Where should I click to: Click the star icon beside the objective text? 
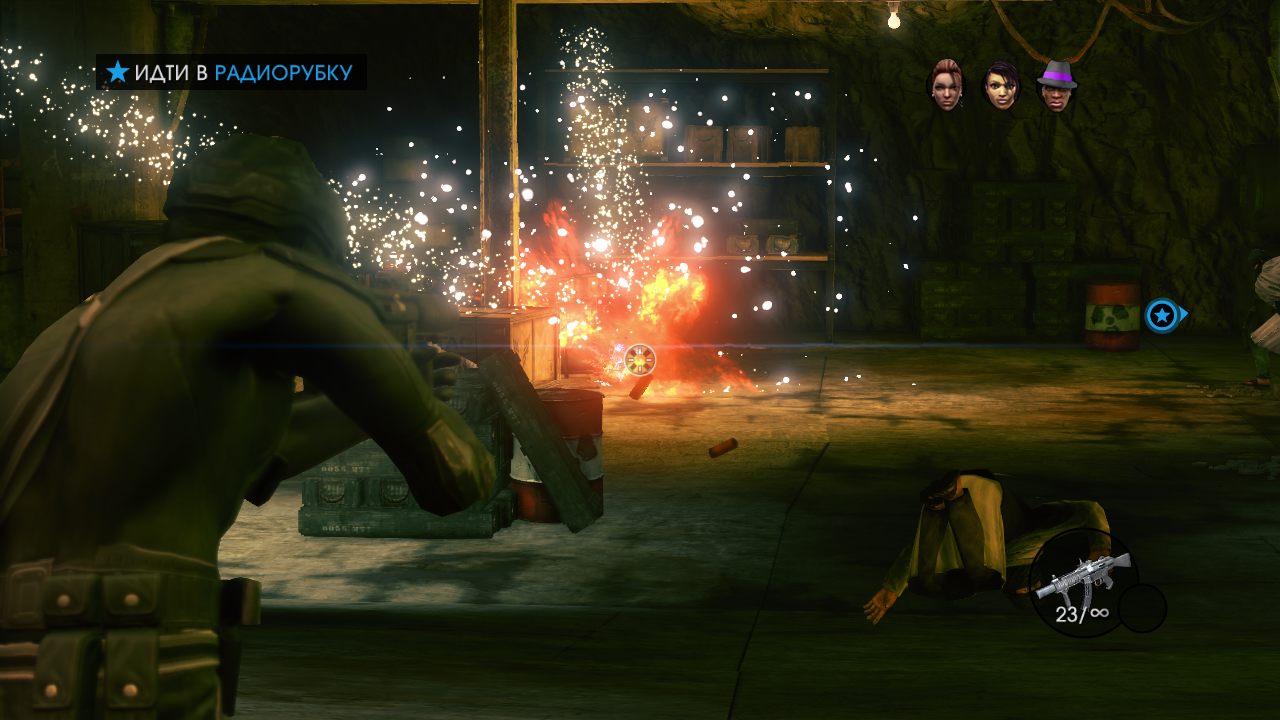click(117, 70)
